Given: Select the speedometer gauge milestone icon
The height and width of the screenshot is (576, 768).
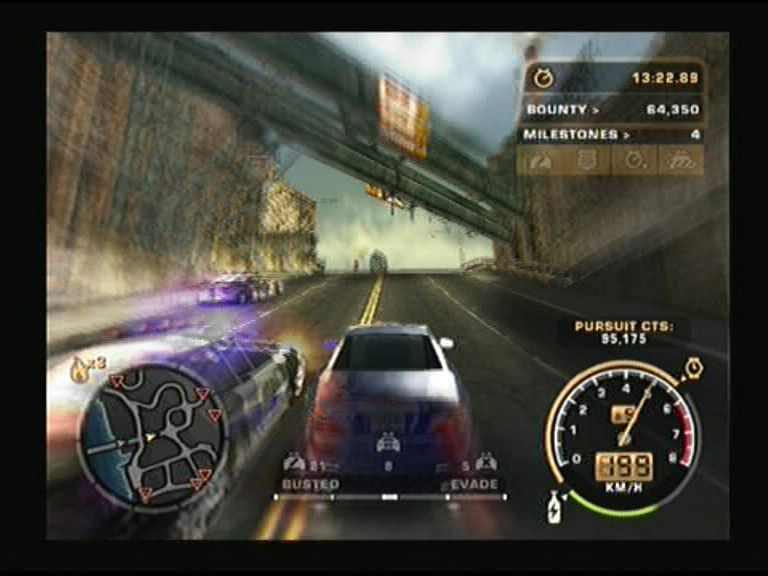Looking at the screenshot, I should click(539, 161).
